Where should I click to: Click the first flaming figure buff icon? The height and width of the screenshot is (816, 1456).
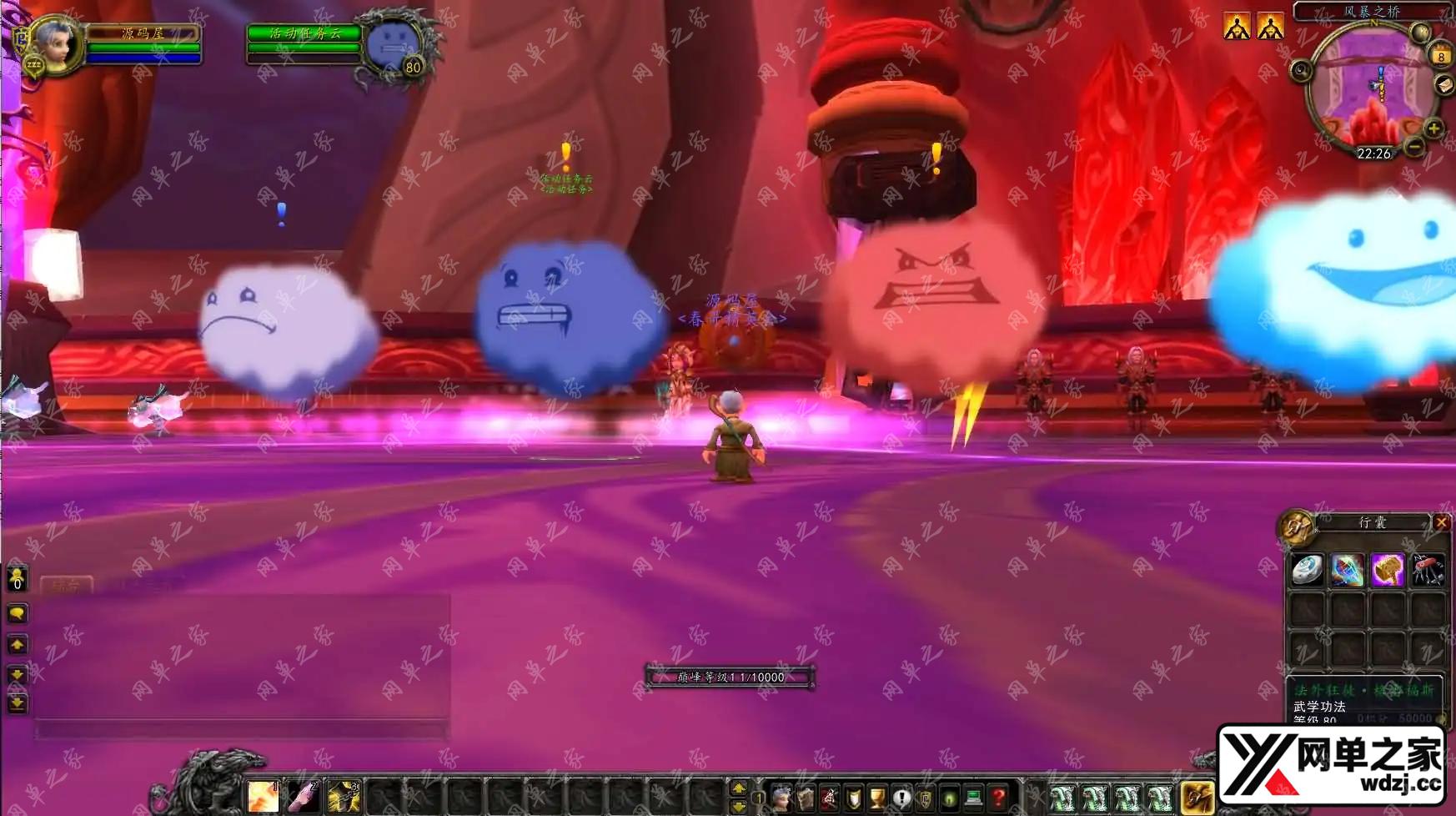click(x=1237, y=27)
